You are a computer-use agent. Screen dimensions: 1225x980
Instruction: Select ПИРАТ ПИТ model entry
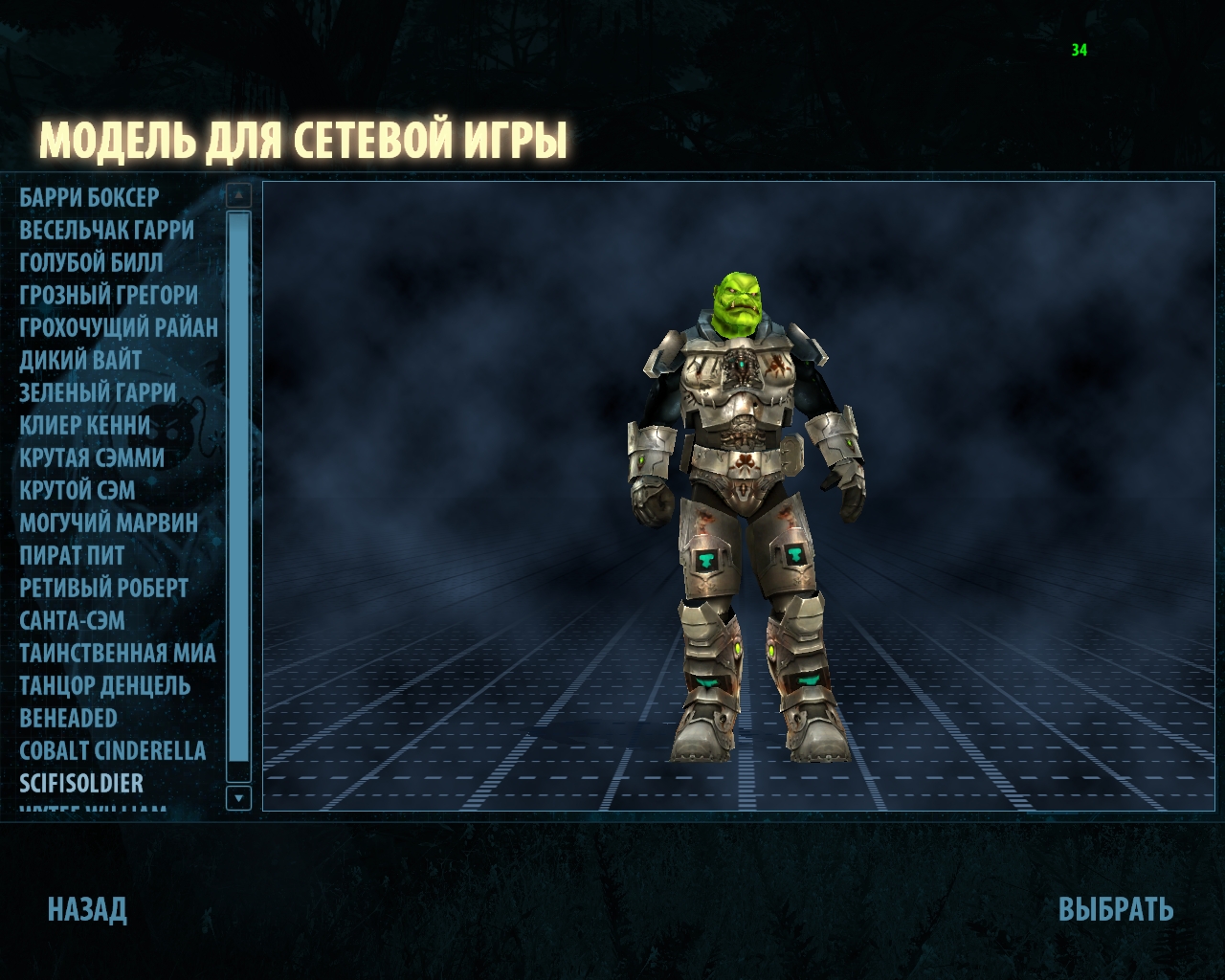72,556
